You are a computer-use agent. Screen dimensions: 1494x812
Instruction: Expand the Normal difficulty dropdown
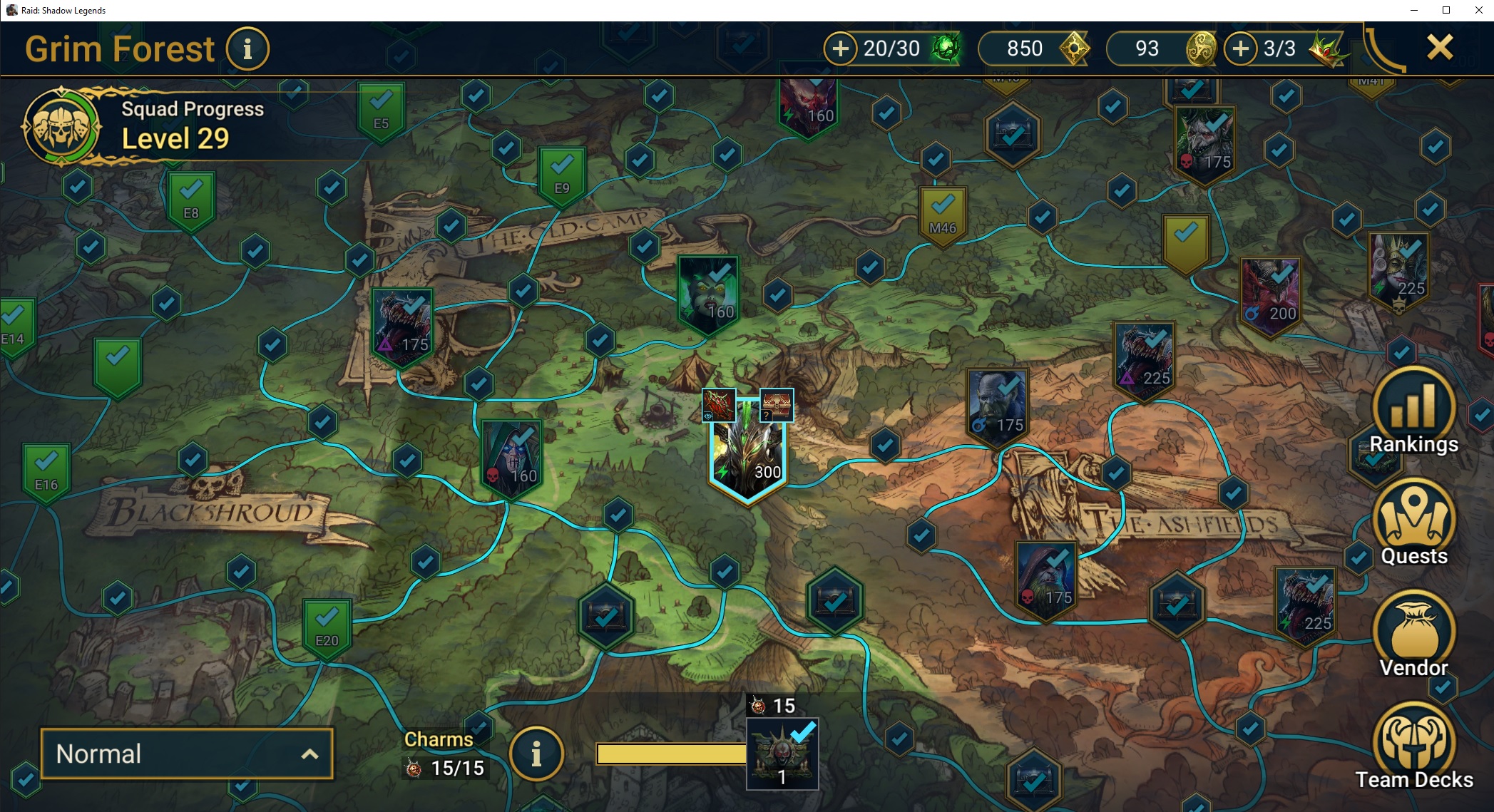[187, 754]
